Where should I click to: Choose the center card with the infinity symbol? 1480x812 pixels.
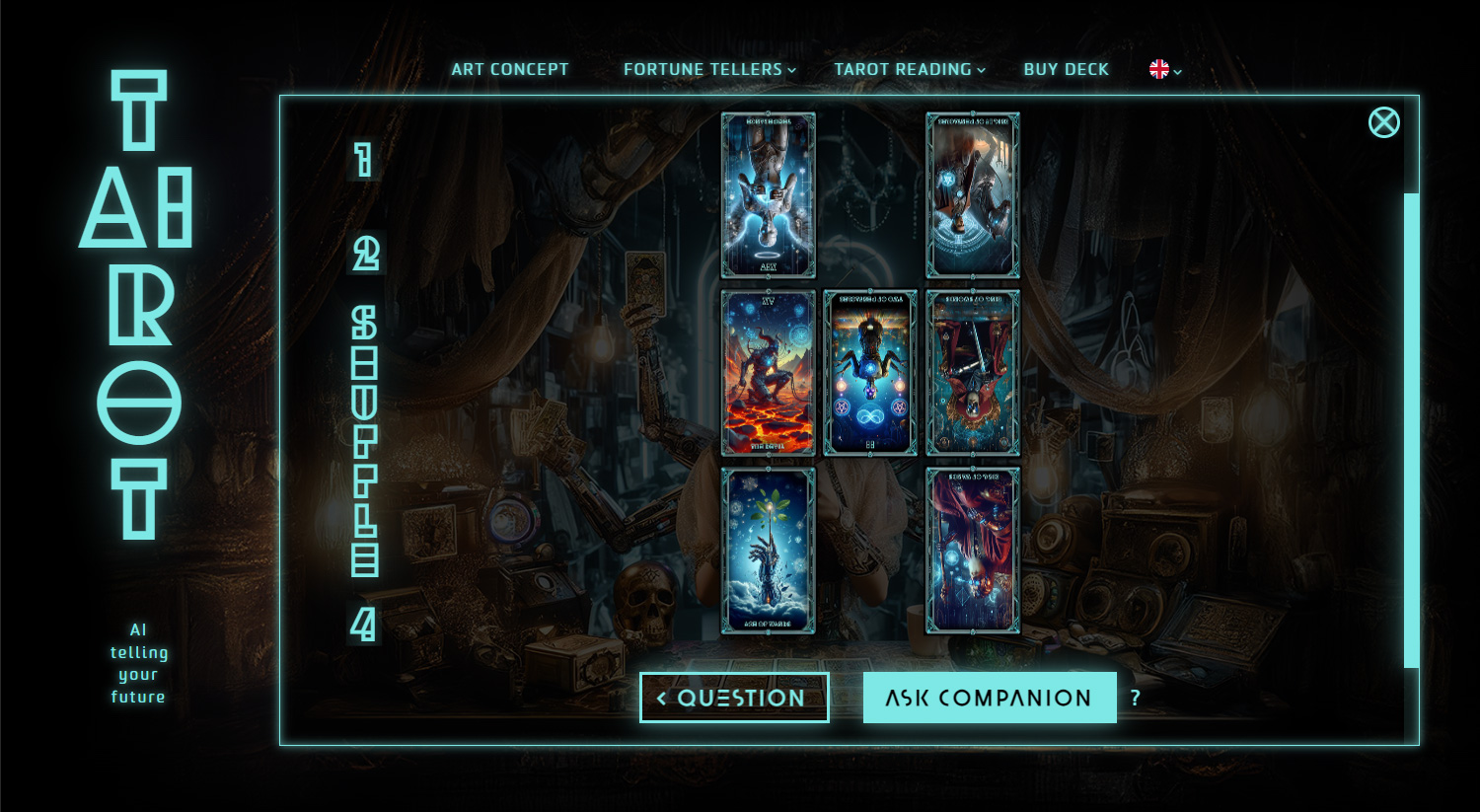coord(870,373)
